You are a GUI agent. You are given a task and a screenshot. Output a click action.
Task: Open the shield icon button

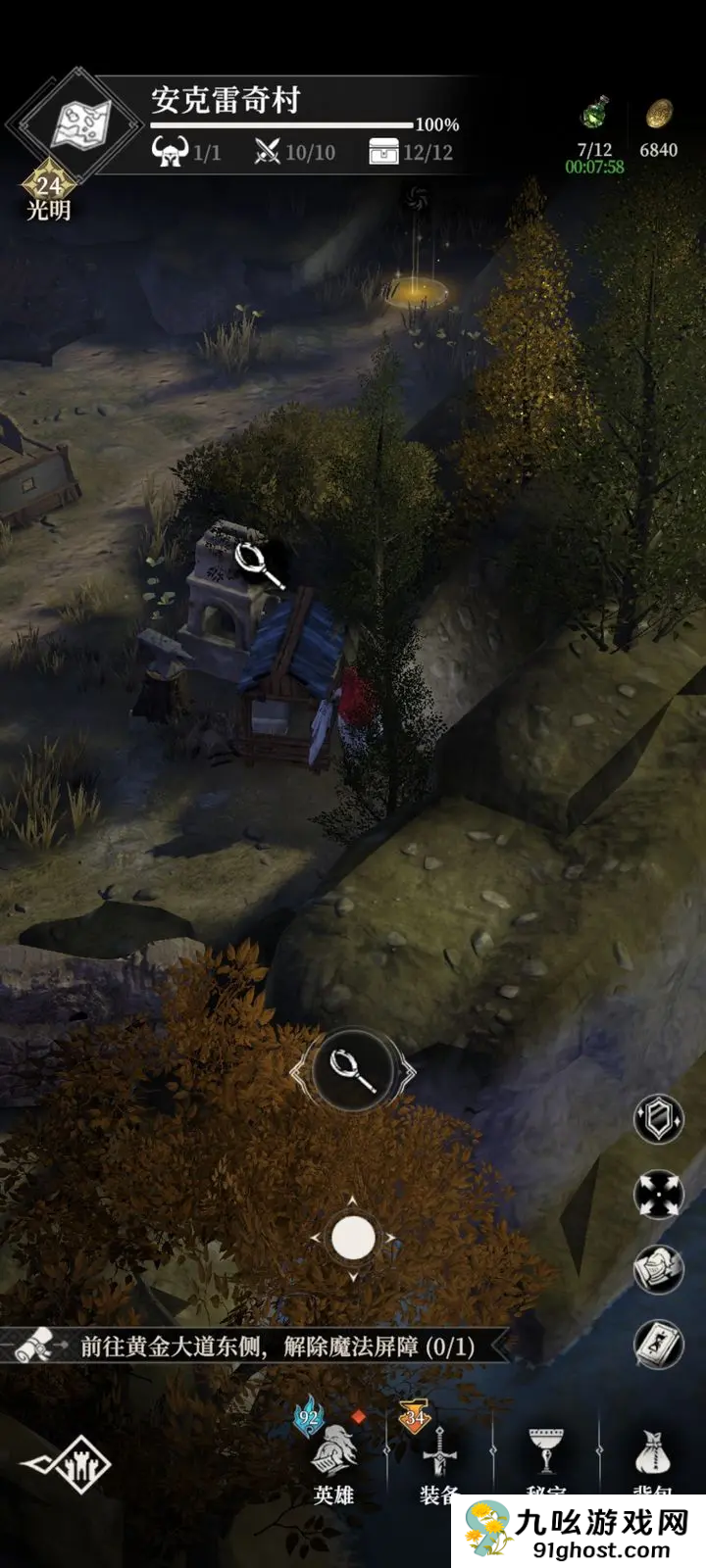click(659, 1118)
